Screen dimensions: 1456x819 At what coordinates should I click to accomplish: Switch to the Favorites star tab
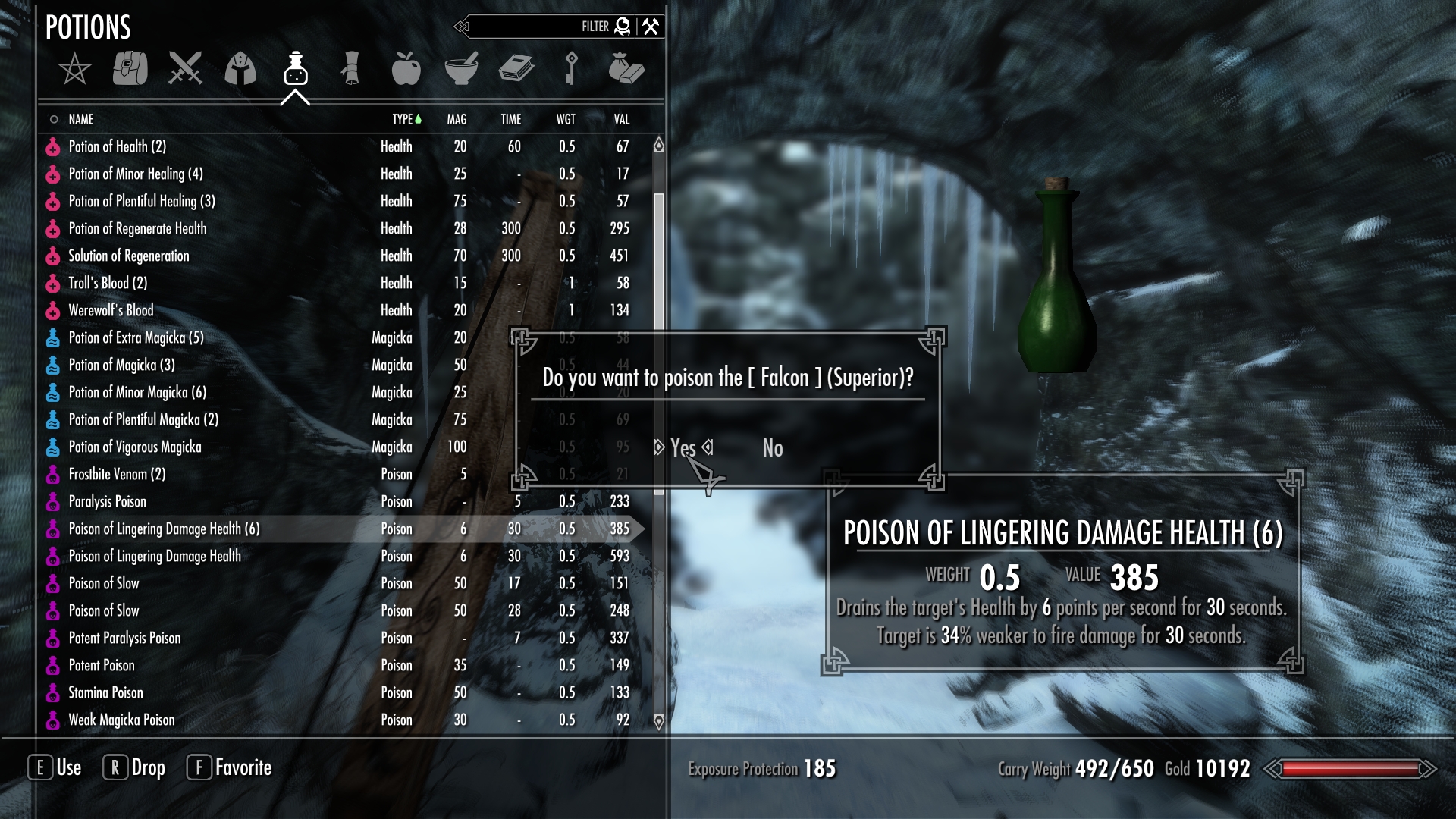pos(74,69)
